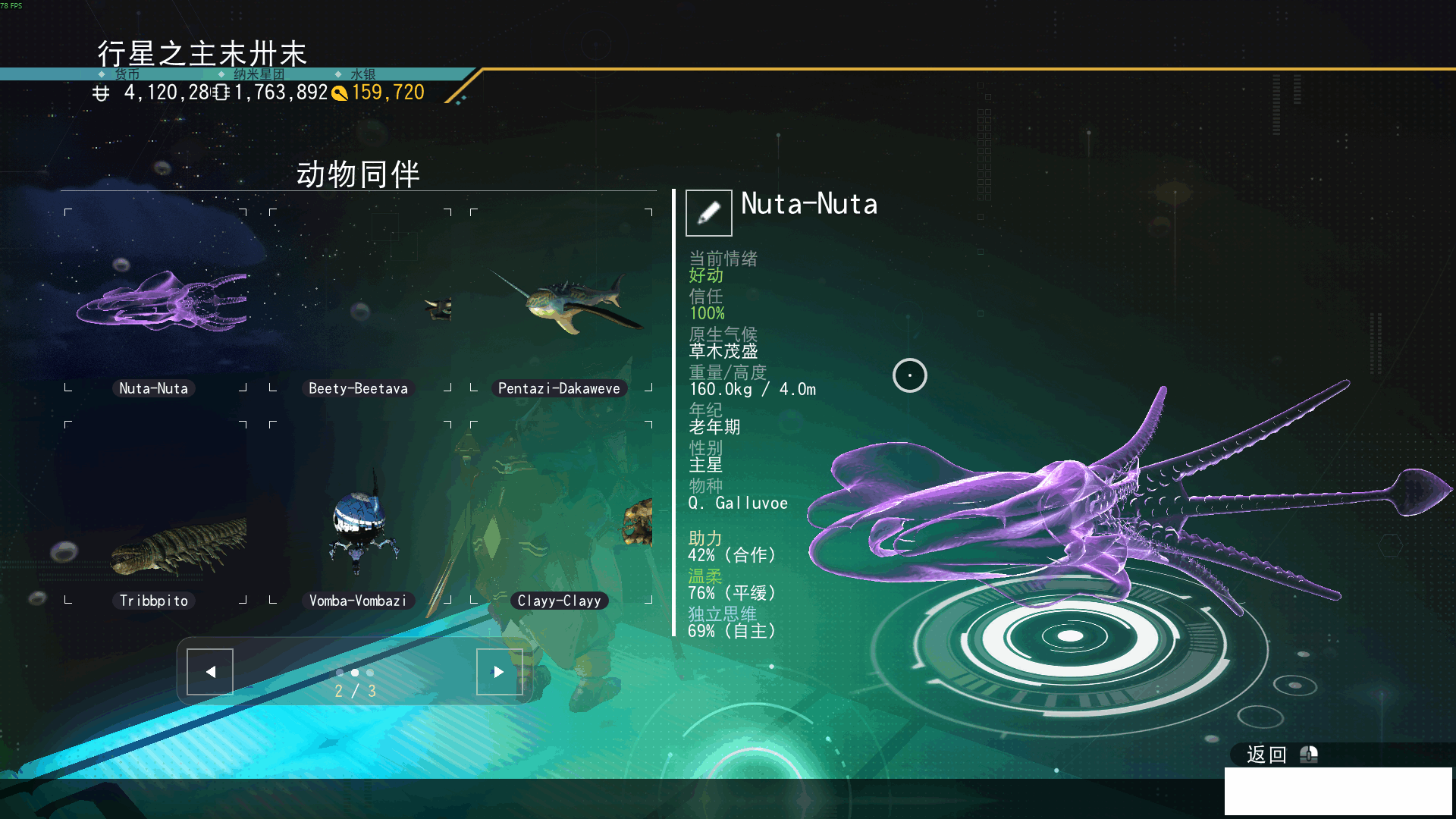This screenshot has height=819, width=1456.
Task: Click the planet title 行星之主末卅末
Action: (x=201, y=54)
